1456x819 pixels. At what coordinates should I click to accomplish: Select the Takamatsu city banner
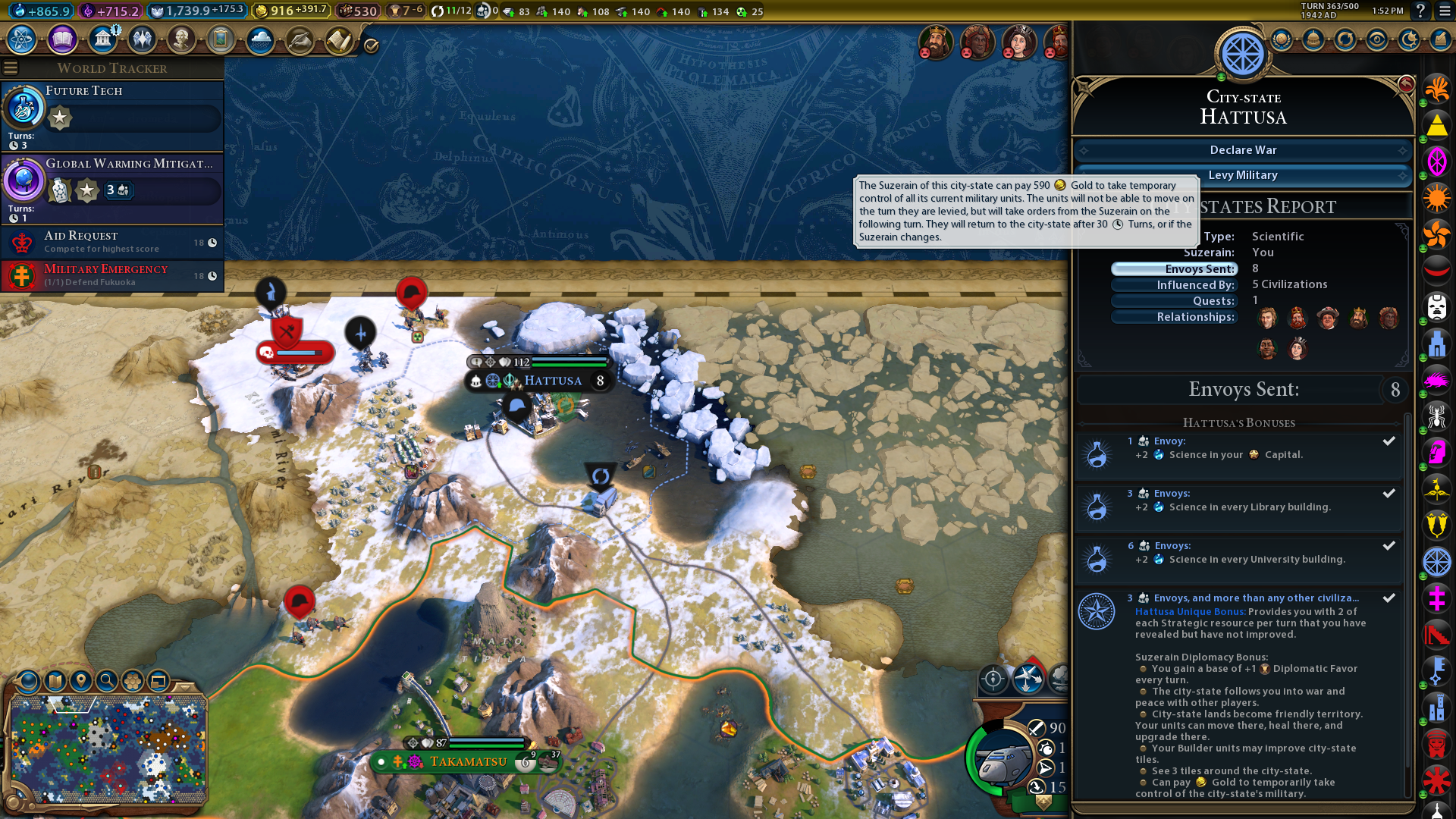click(x=467, y=761)
